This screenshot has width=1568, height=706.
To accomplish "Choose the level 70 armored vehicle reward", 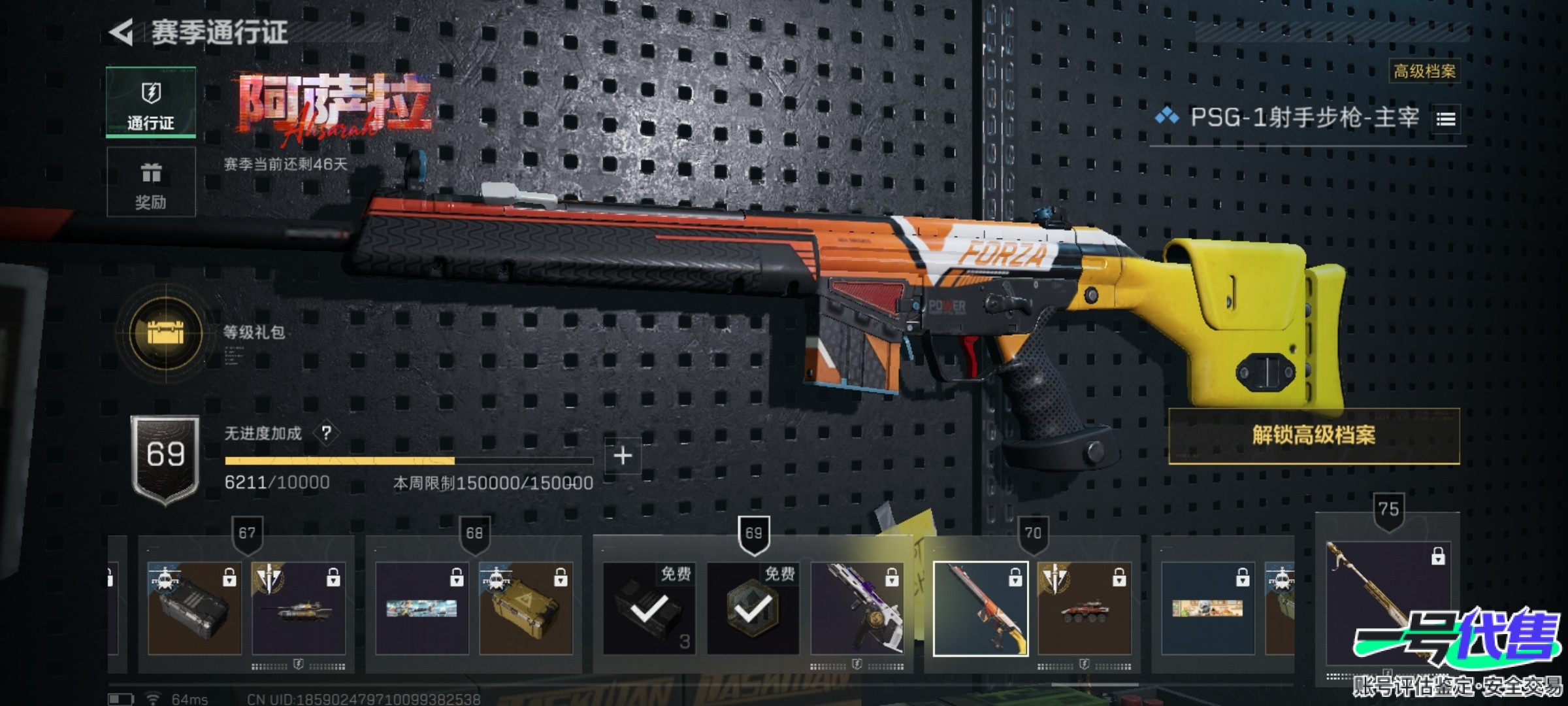I will point(1084,608).
